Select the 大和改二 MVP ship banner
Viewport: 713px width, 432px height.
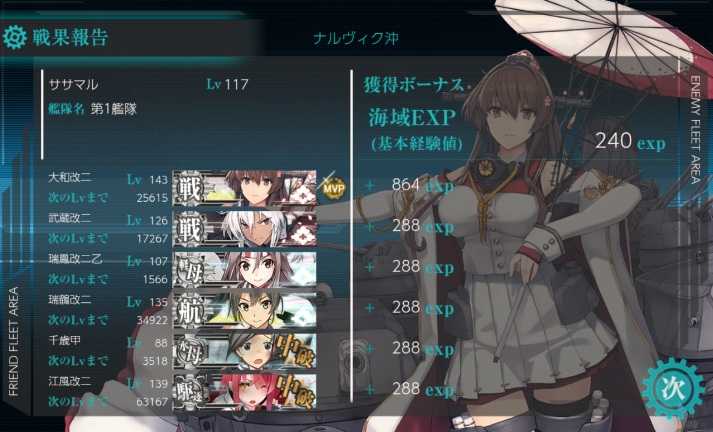[x=245, y=187]
